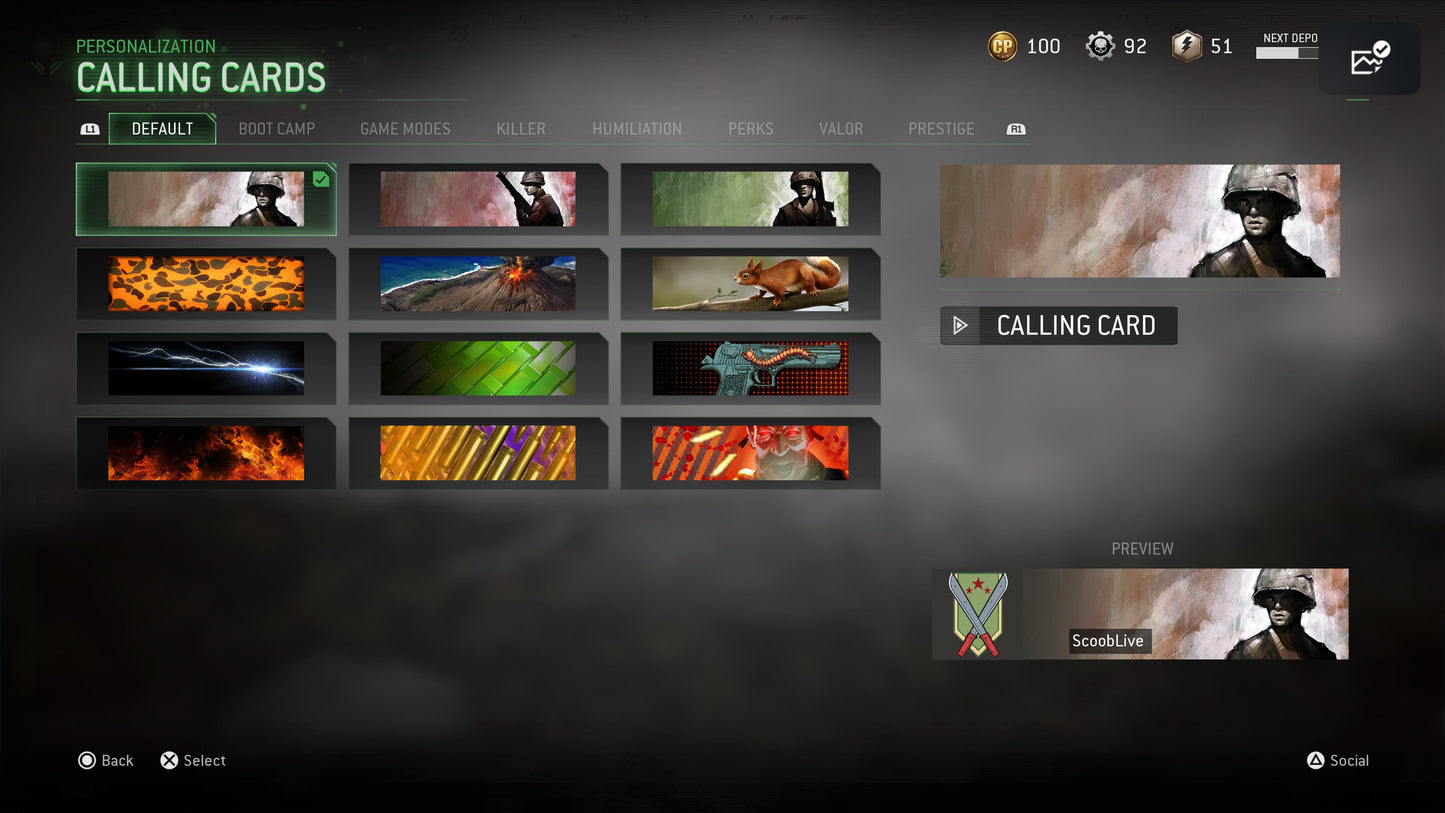Click the Select cross button icon
The height and width of the screenshot is (813, 1445).
coord(169,760)
